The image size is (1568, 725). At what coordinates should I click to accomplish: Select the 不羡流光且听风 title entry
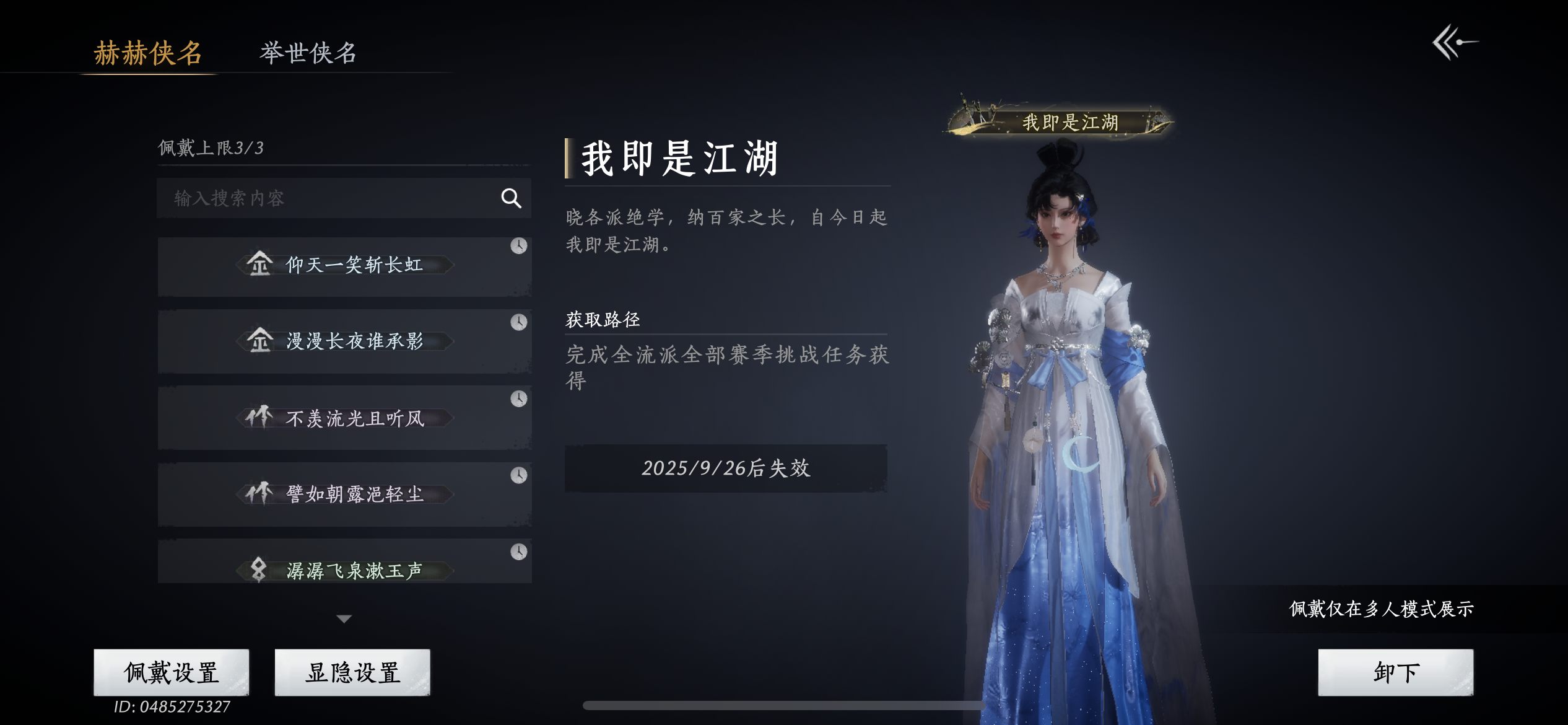tap(344, 418)
